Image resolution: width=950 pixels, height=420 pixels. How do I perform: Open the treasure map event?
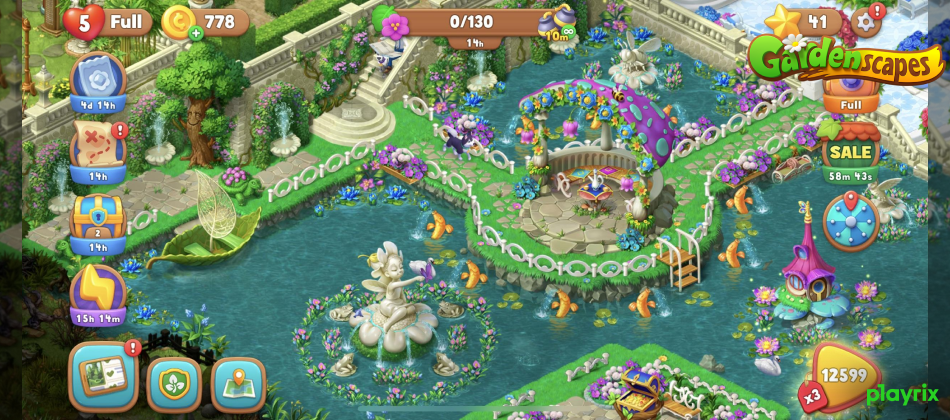98,147
